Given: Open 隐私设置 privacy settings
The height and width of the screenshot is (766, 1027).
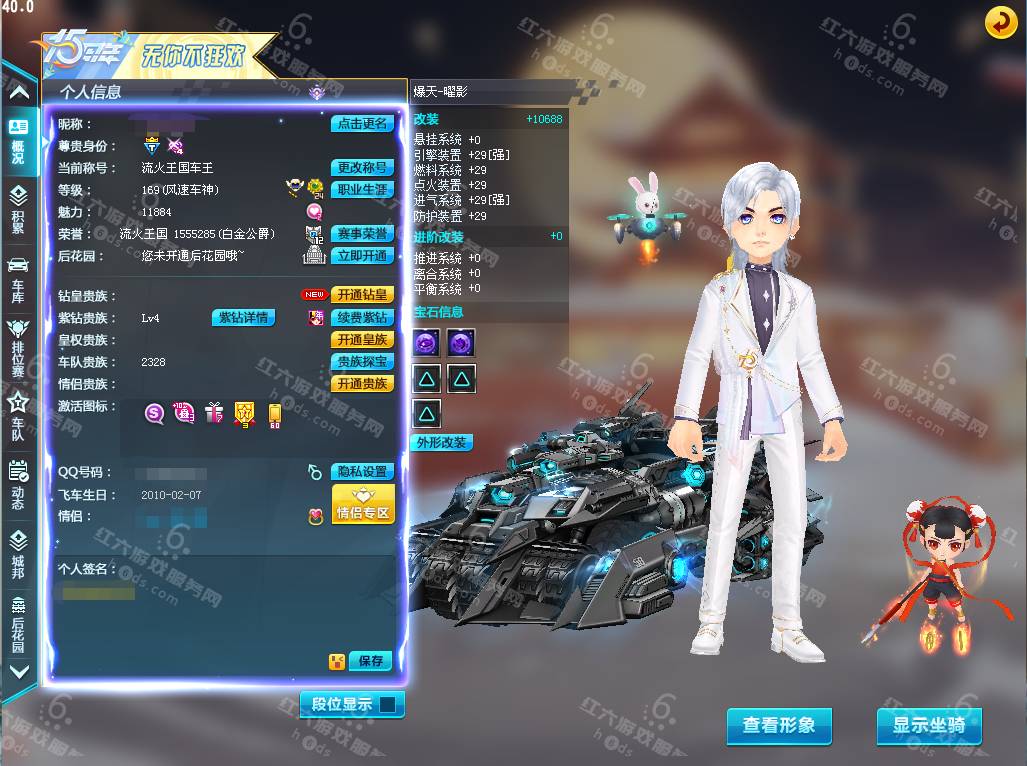Looking at the screenshot, I should pos(362,472).
